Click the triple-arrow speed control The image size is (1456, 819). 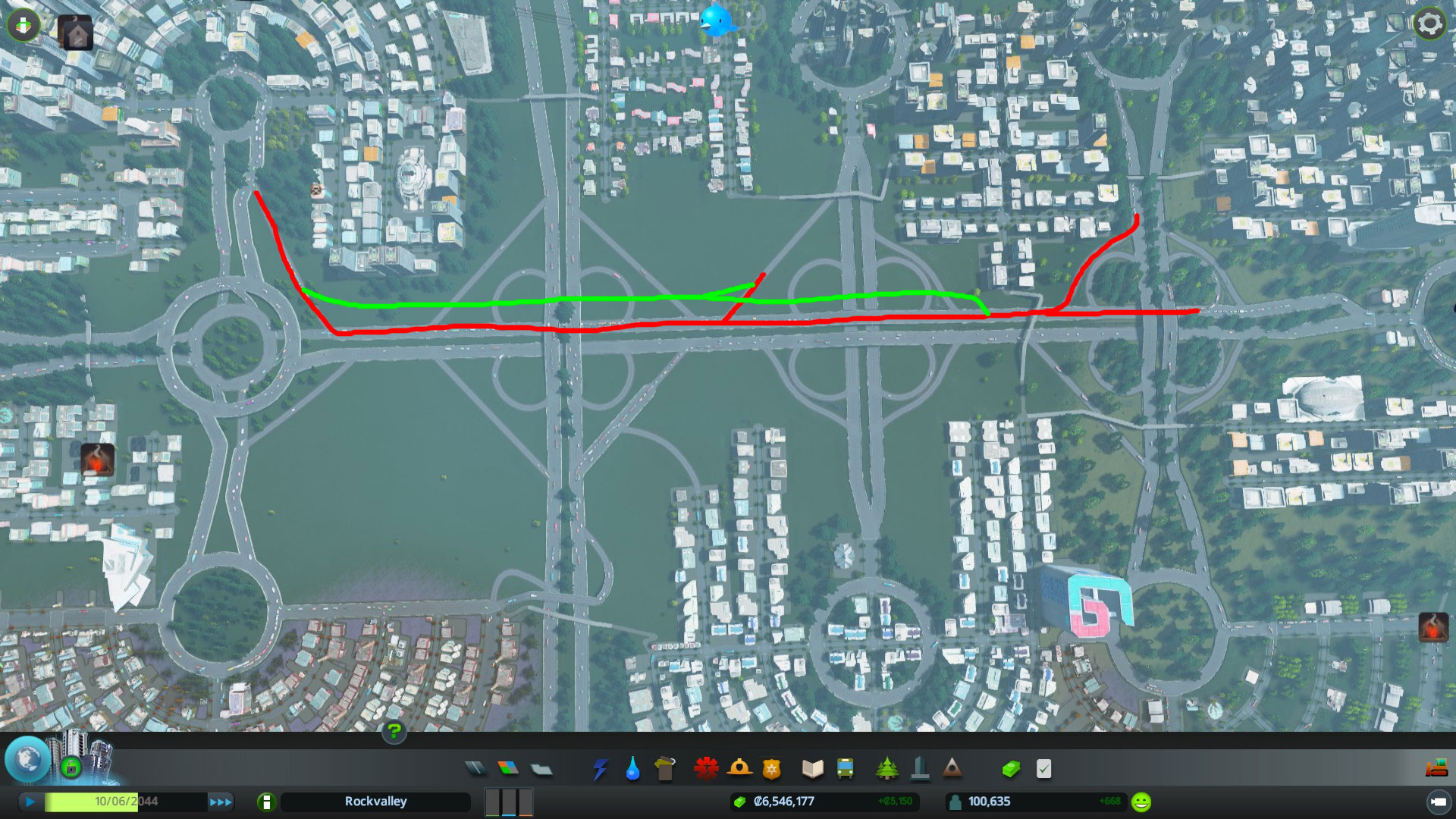point(221,801)
